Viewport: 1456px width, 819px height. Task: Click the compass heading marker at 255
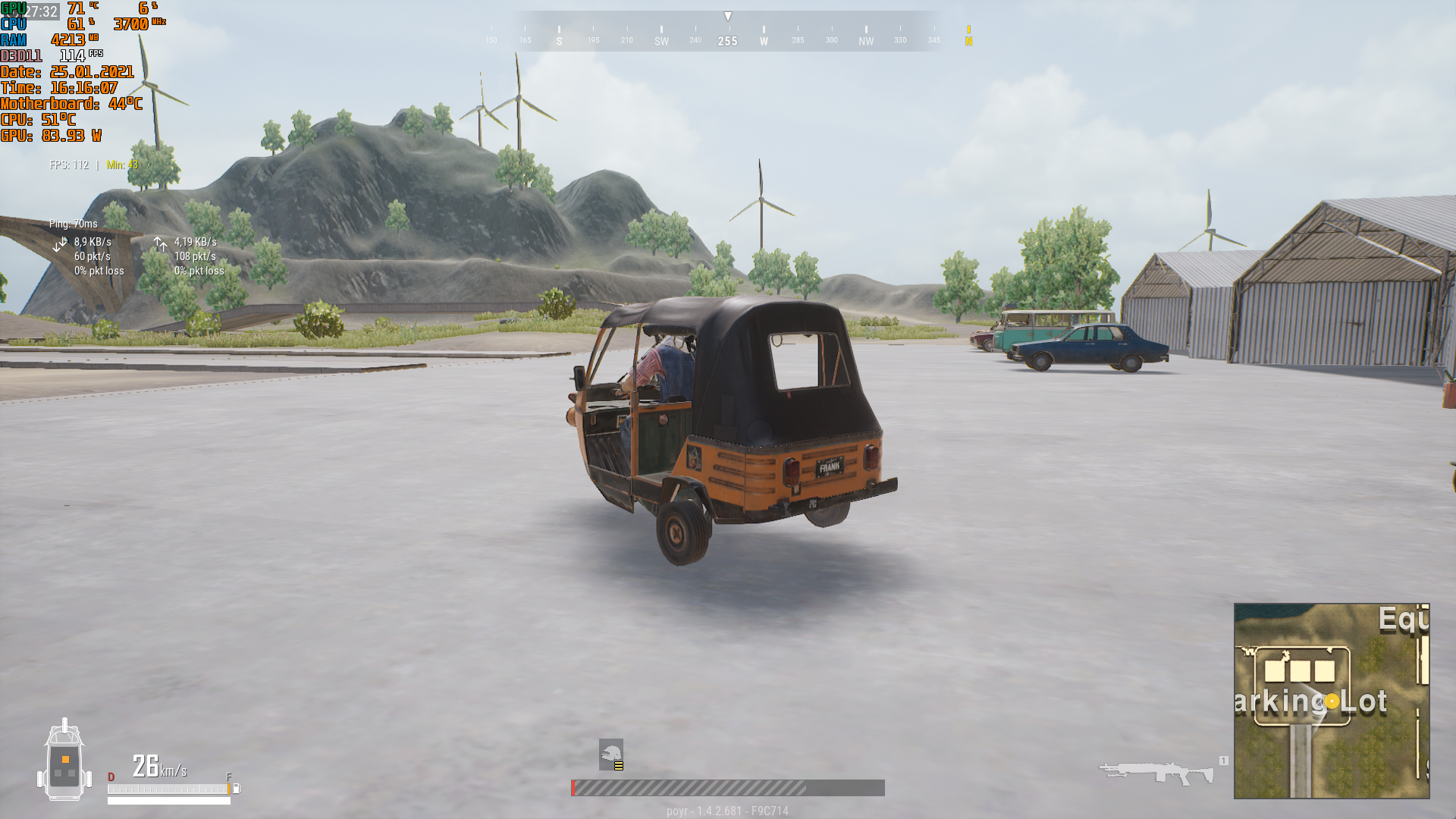(728, 42)
